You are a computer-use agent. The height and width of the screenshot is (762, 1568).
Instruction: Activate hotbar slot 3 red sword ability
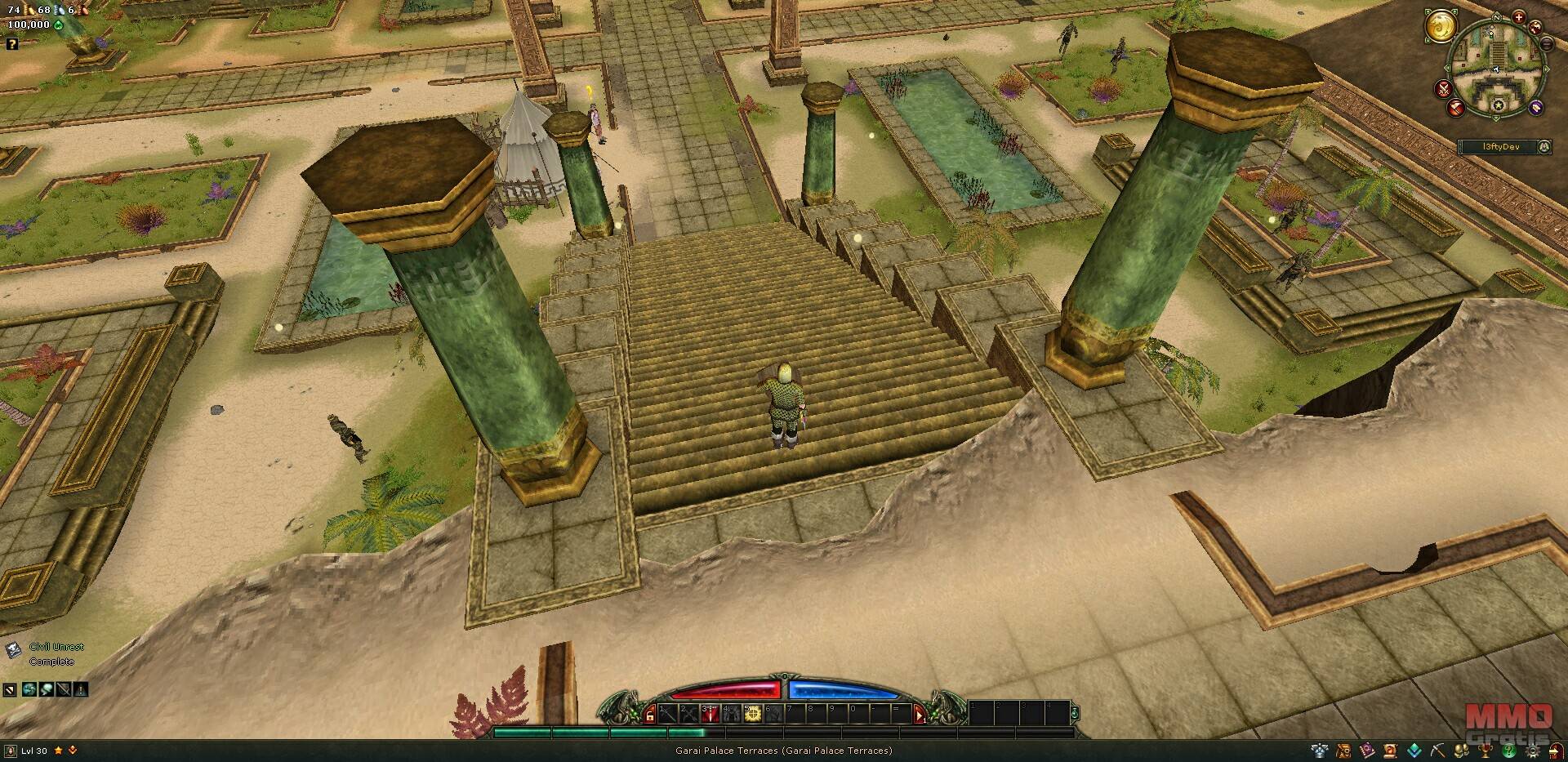(710, 714)
